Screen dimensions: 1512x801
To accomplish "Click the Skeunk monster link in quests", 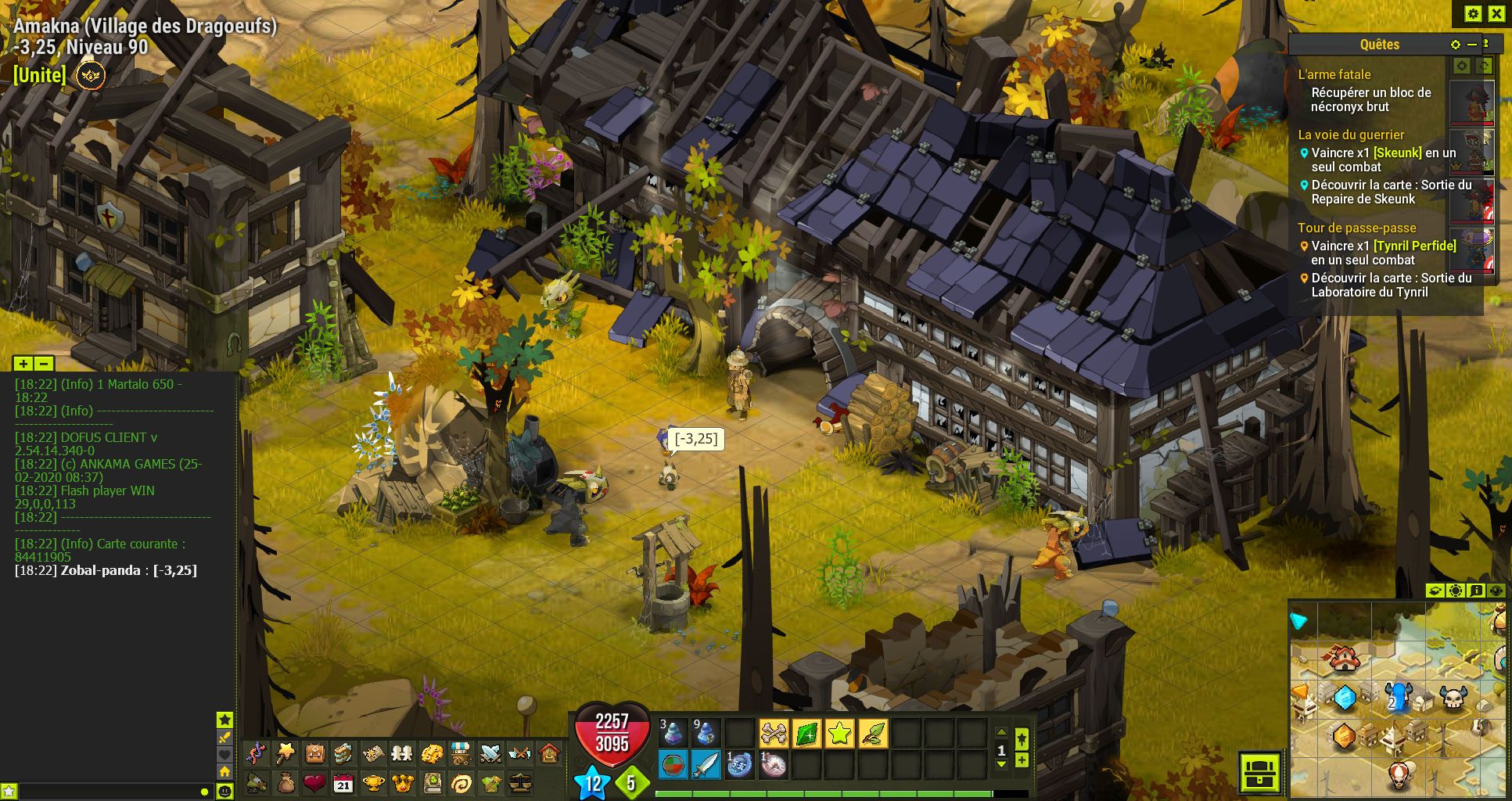I will [x=1397, y=153].
